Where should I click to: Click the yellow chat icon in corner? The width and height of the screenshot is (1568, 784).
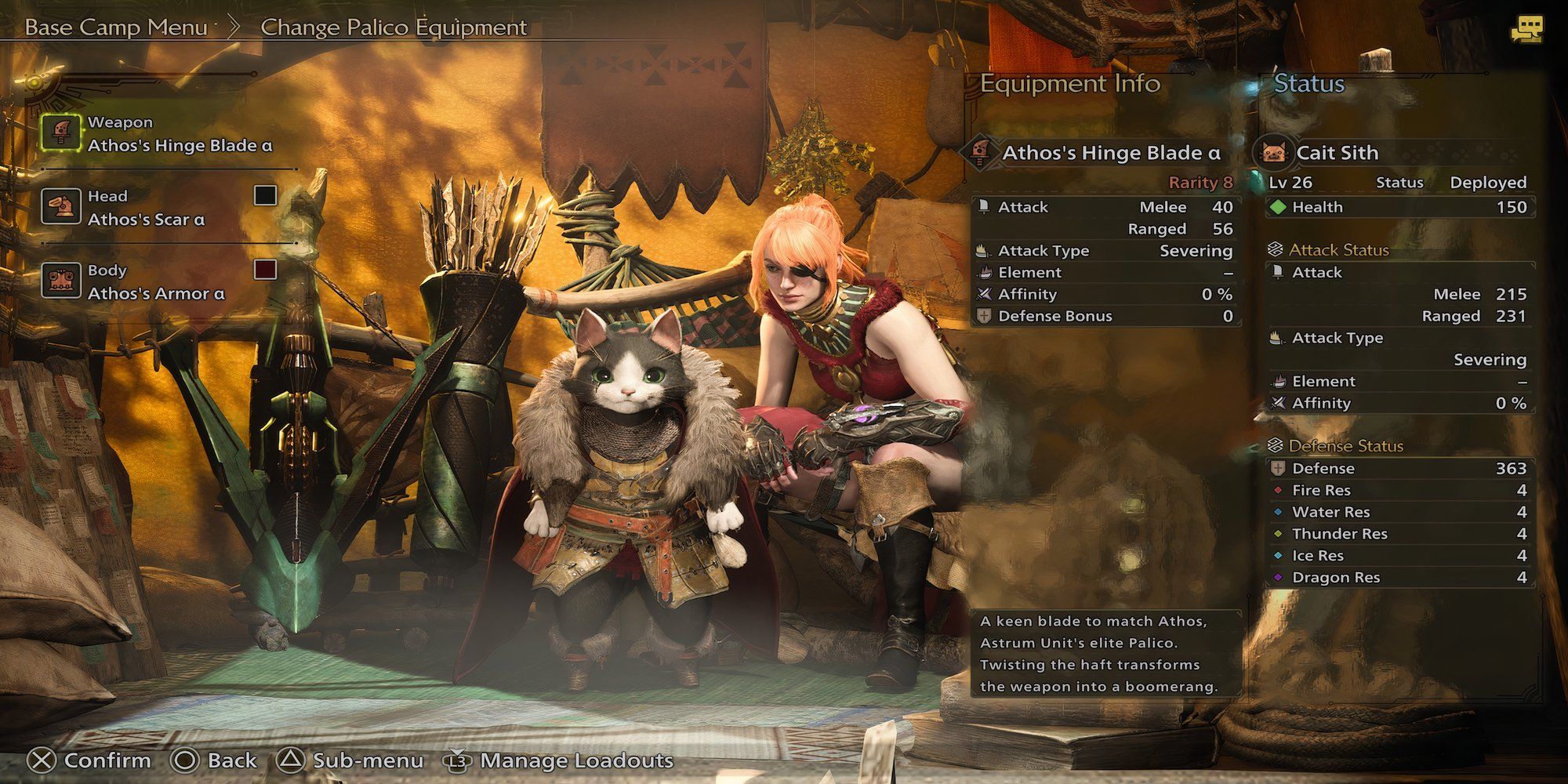[1526, 30]
